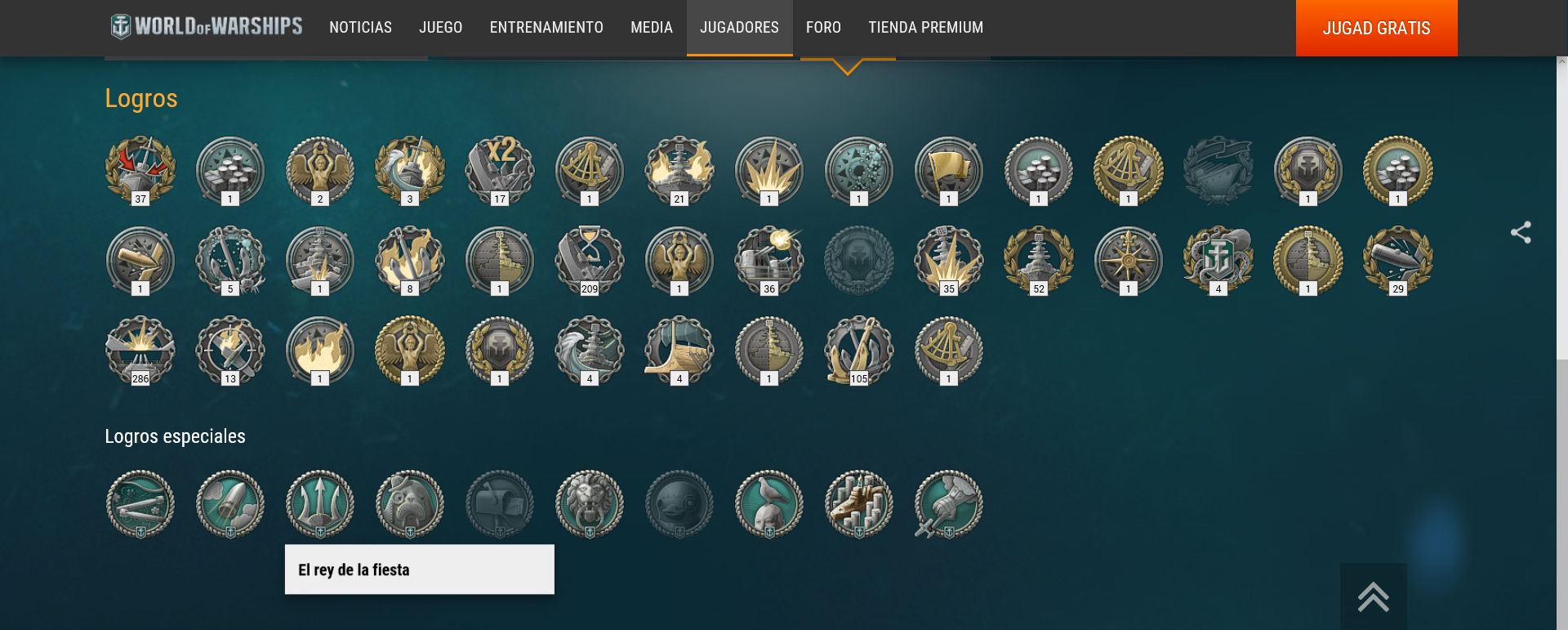Open the World of Warships logo home
The image size is (1568, 630).
tap(207, 27)
